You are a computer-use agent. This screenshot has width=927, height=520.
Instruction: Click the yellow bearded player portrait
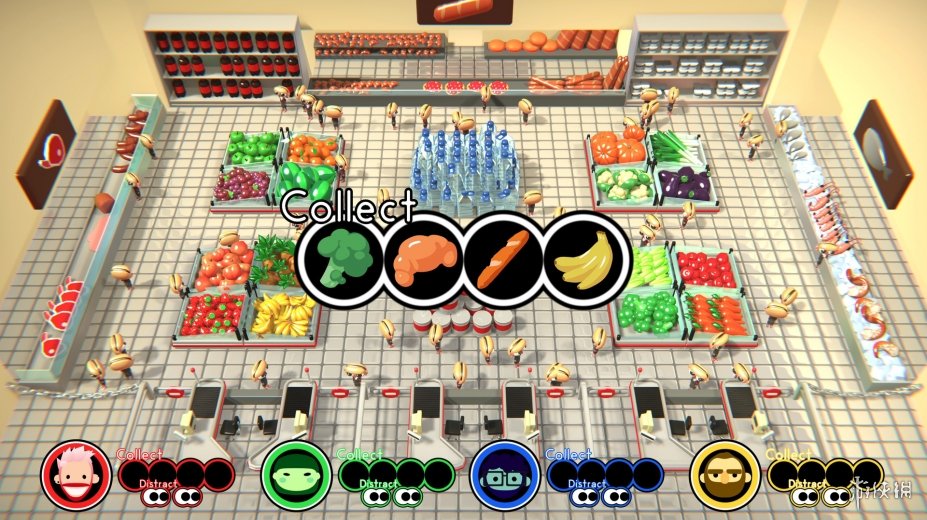click(725, 476)
